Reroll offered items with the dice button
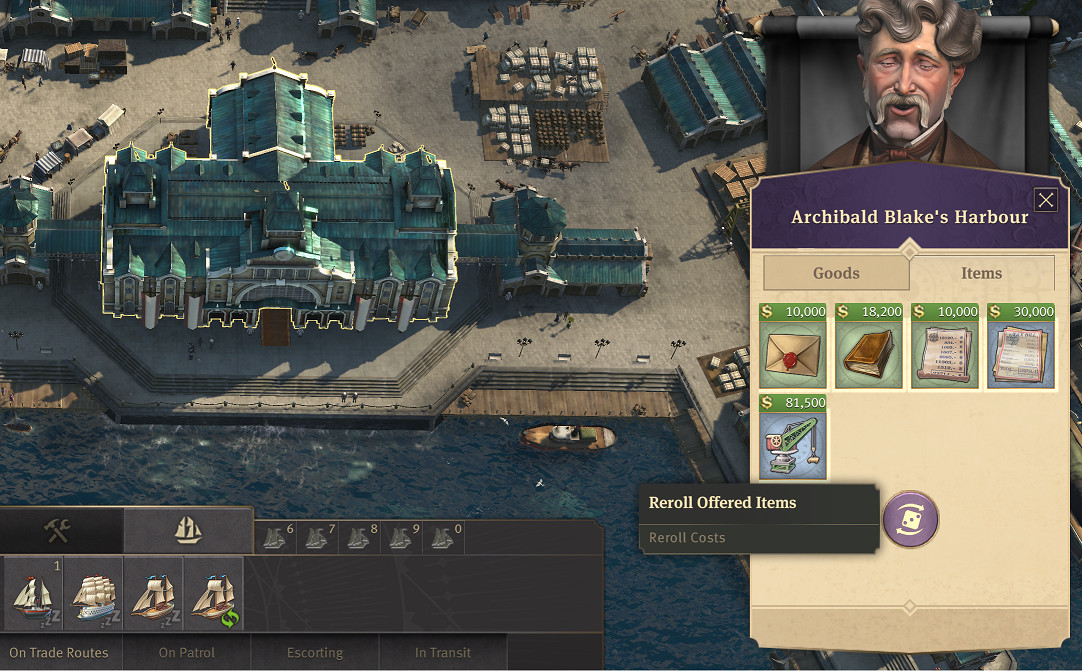This screenshot has height=671, width=1082. point(910,519)
